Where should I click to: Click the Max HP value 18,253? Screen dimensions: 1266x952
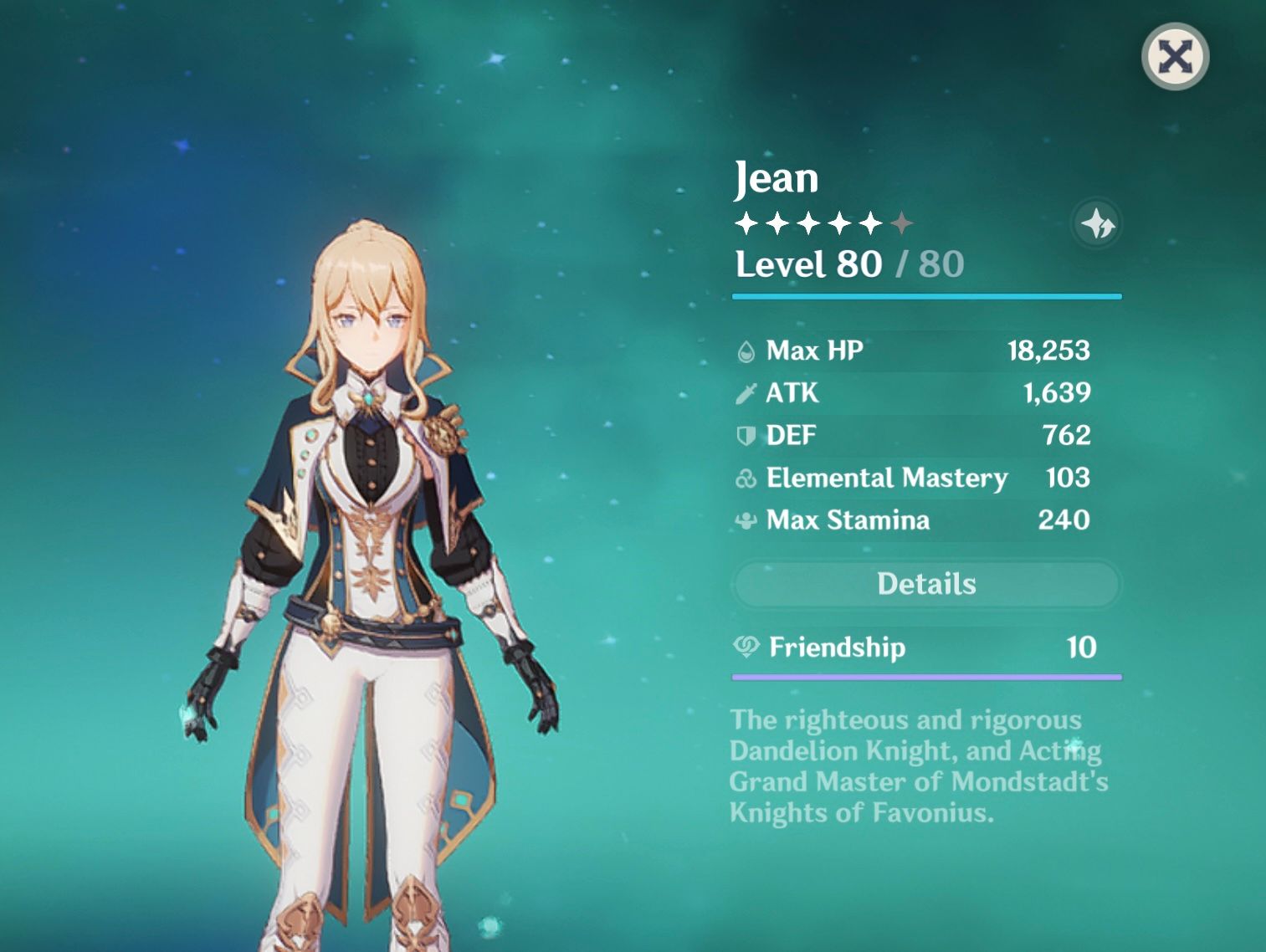coord(1049,351)
